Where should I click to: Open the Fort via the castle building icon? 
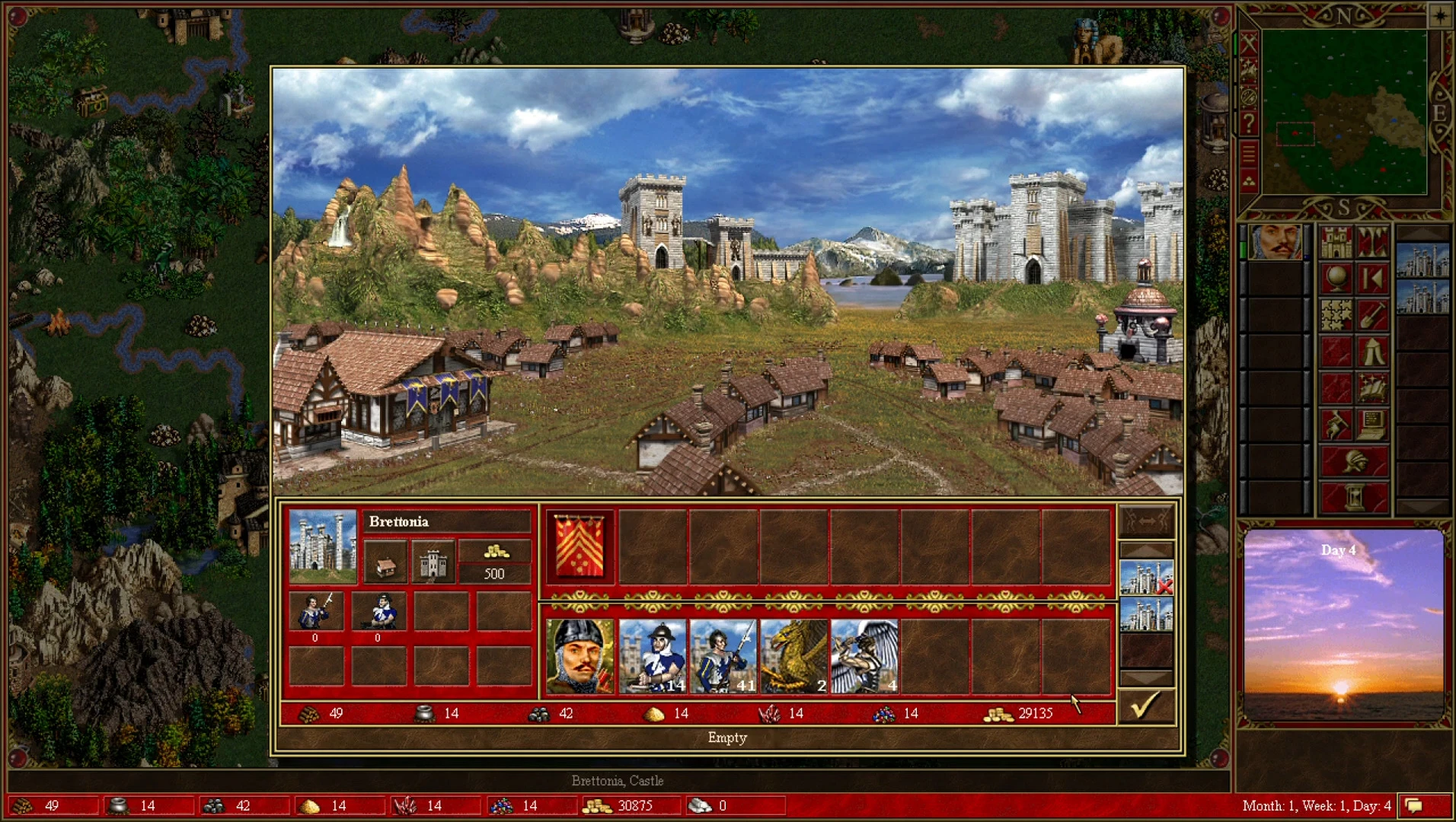pos(433,562)
